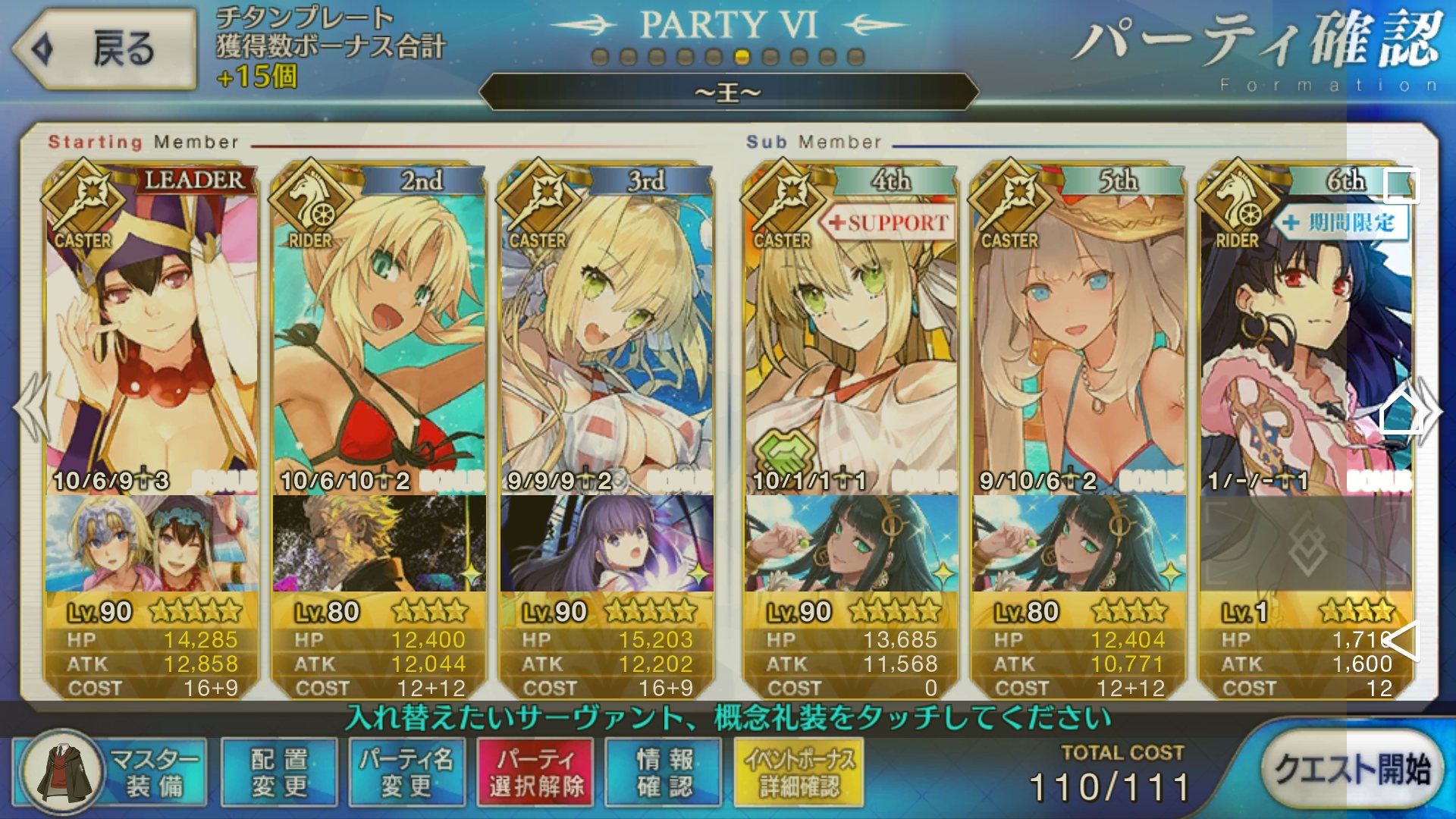Tap the 3rd servant's purple-haired craft essence
This screenshot has height=819, width=1456.
point(607,543)
